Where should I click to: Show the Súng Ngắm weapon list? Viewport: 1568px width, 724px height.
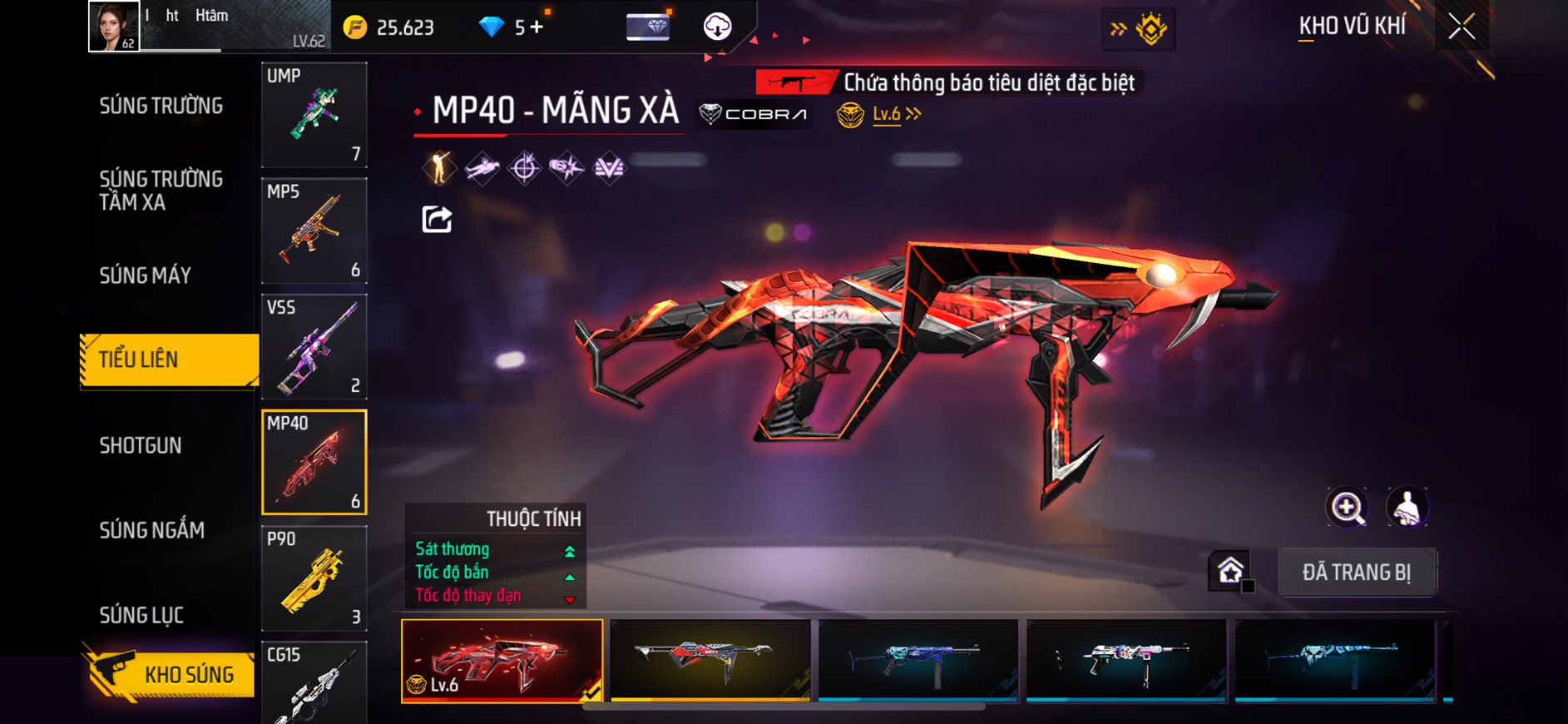pyautogui.click(x=151, y=530)
